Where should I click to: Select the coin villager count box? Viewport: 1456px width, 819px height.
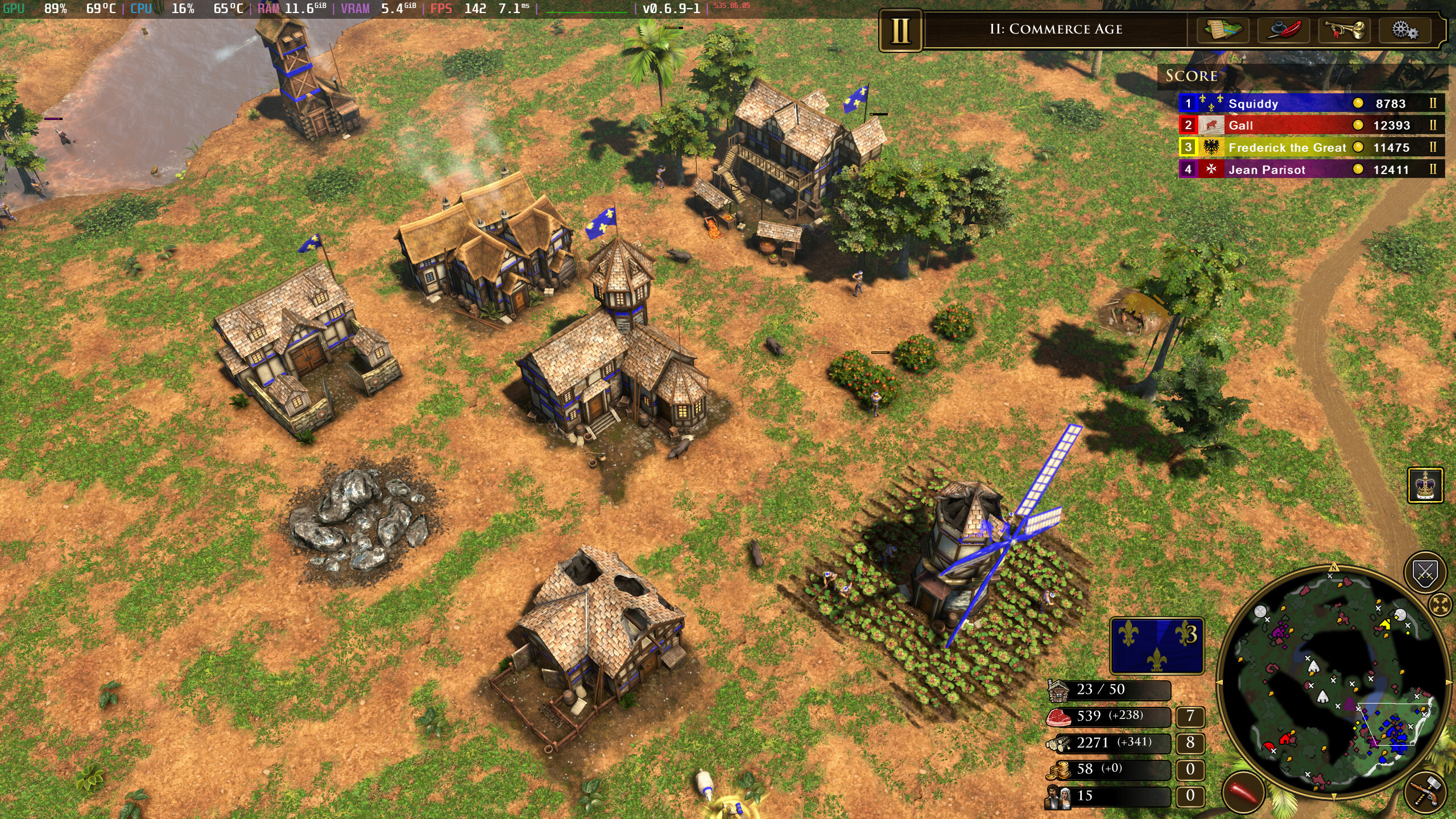(x=1190, y=770)
